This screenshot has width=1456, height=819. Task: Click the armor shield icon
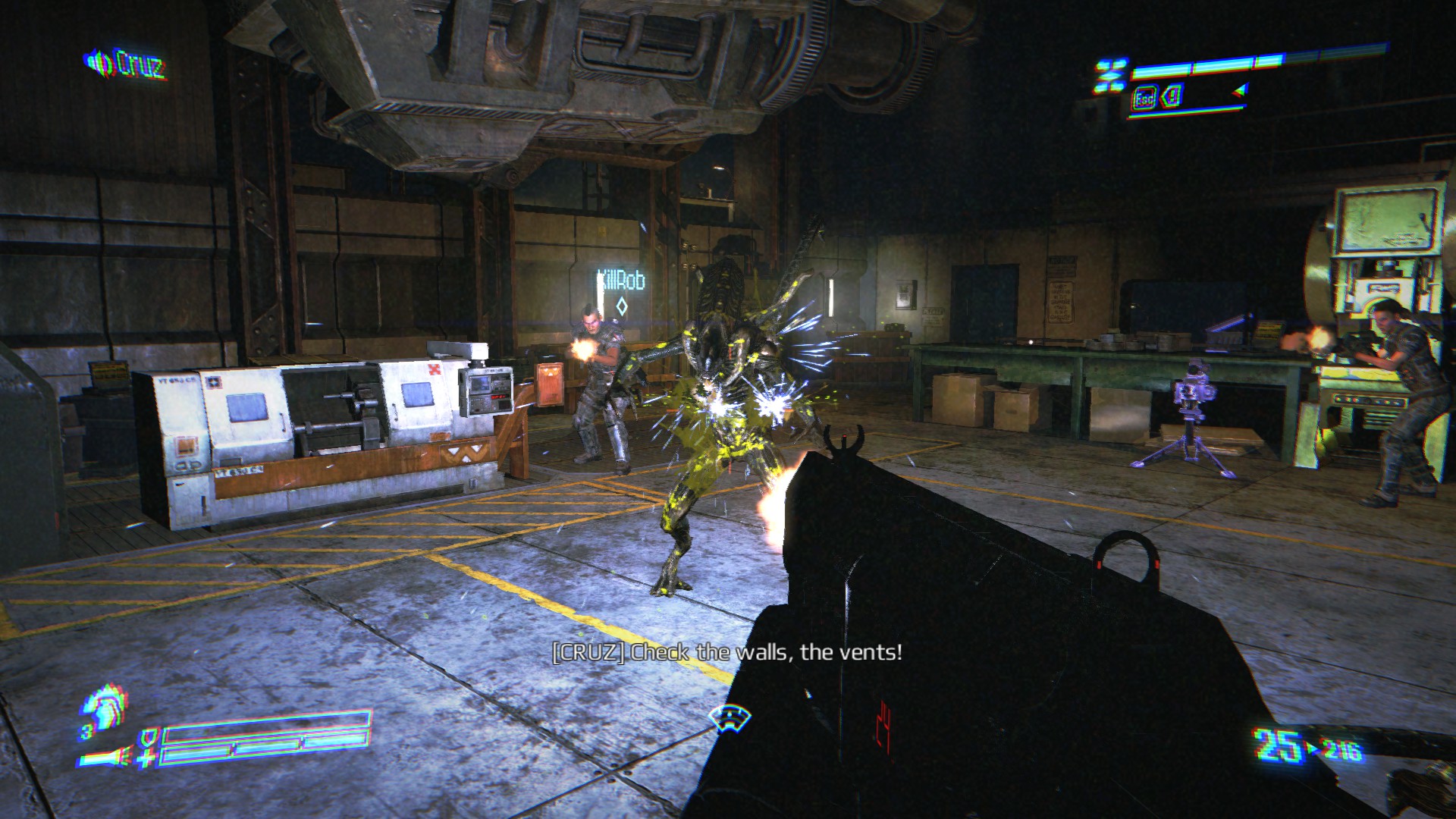point(149,736)
